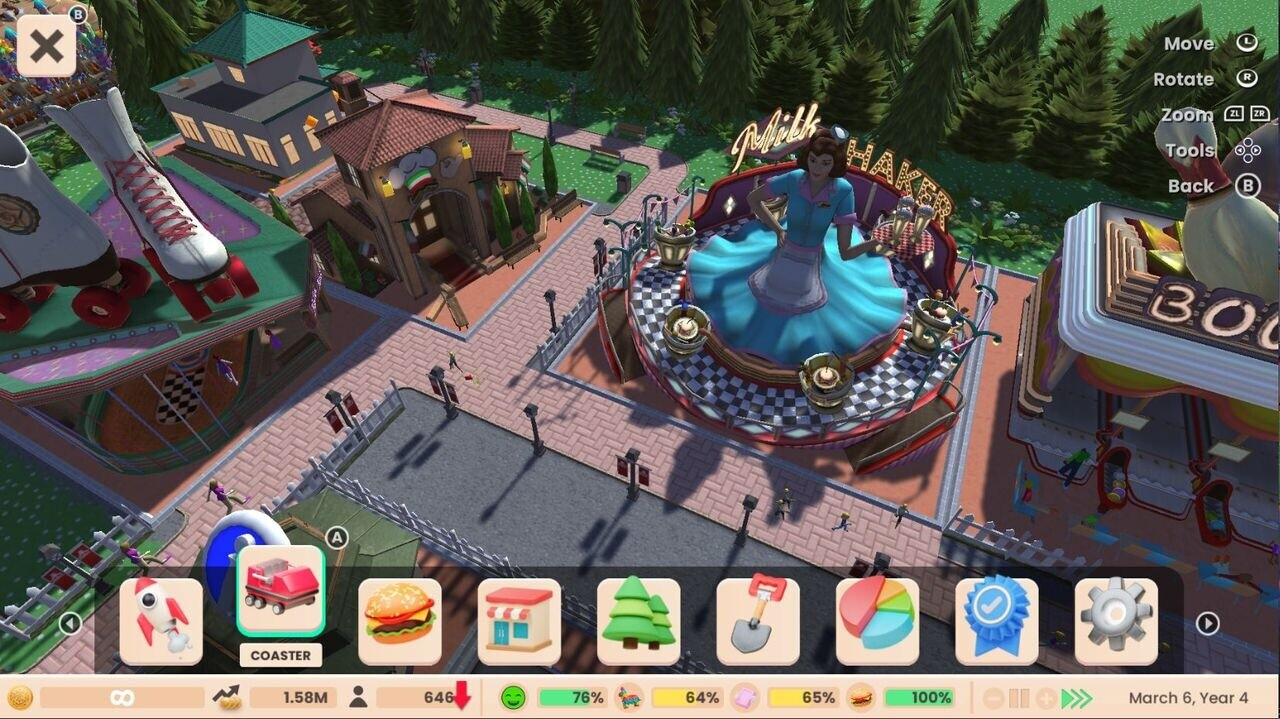Choose the shop building category
Screen dimensions: 1280x719
(x=519, y=621)
